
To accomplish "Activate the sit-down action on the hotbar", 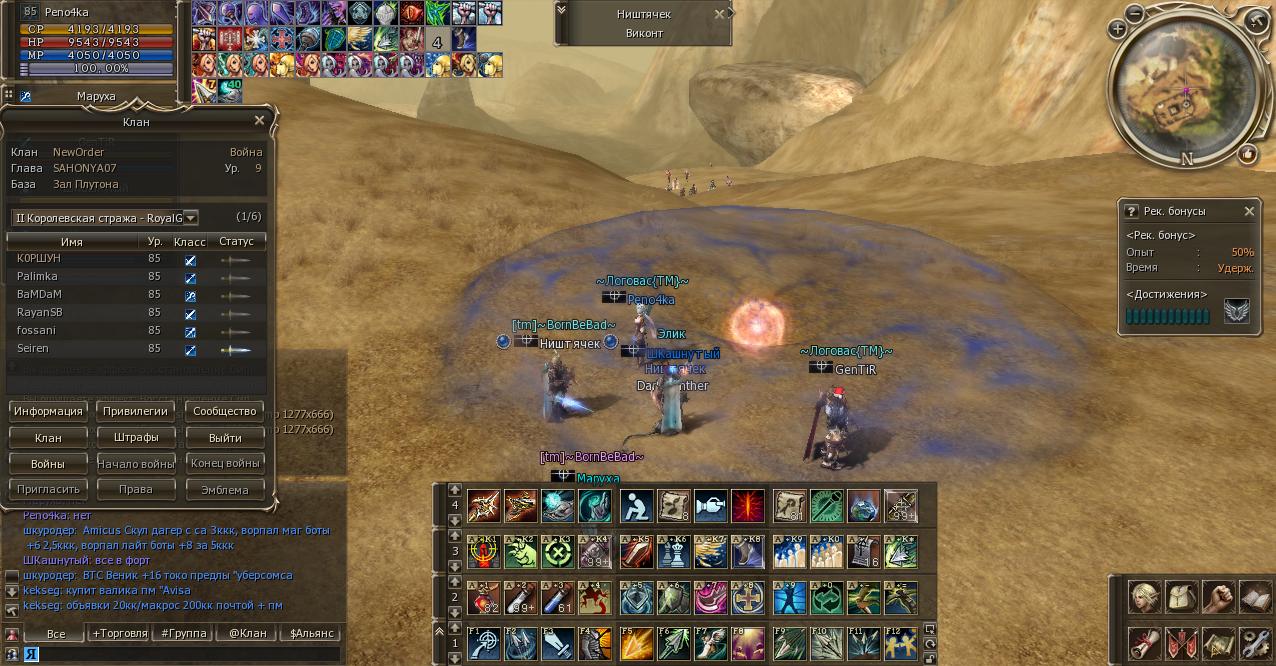I will coord(636,506).
